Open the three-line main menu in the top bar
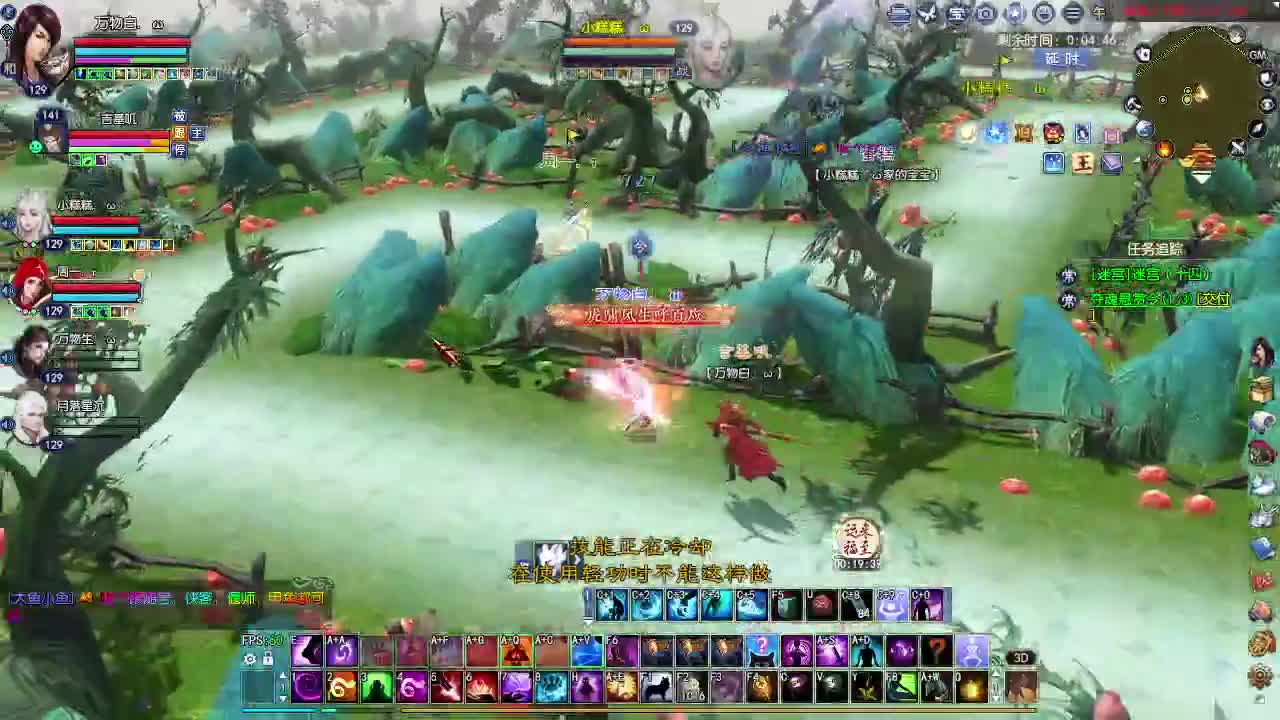The height and width of the screenshot is (720, 1280). pyautogui.click(x=1070, y=13)
